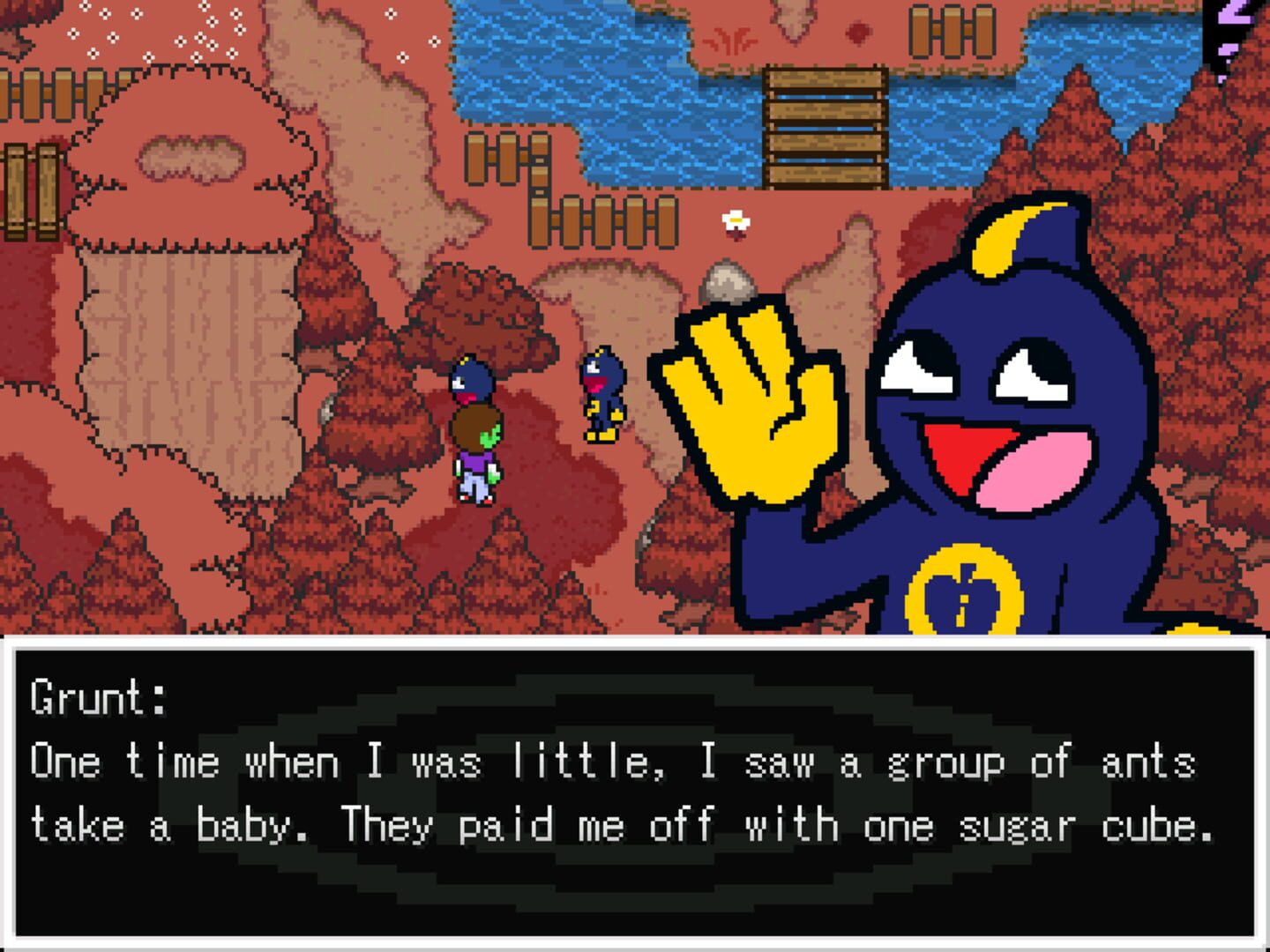Select the Grunt NPC's yellow boots
Viewport: 1270px width, 952px height.
point(601,434)
